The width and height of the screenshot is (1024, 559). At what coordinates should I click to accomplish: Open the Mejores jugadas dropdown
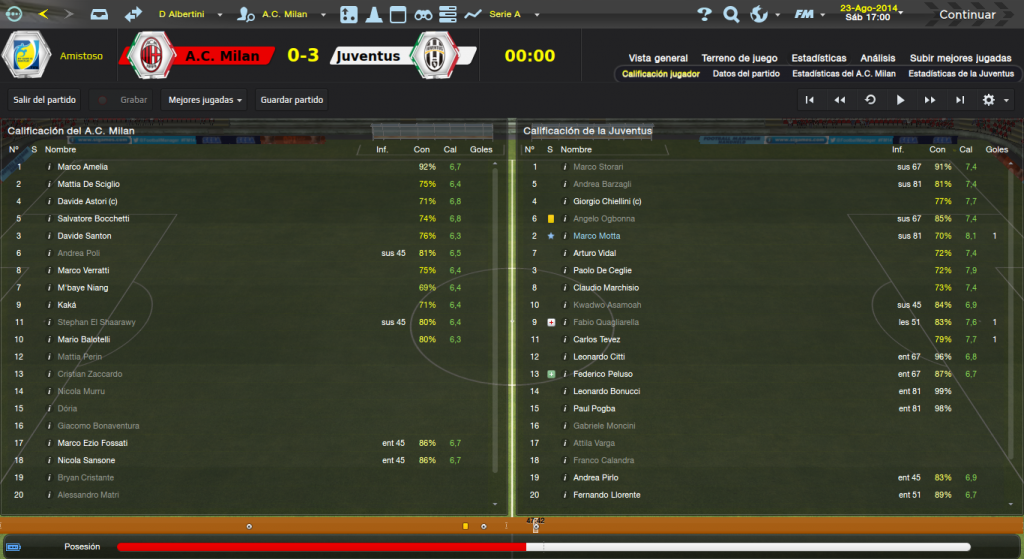click(x=204, y=100)
